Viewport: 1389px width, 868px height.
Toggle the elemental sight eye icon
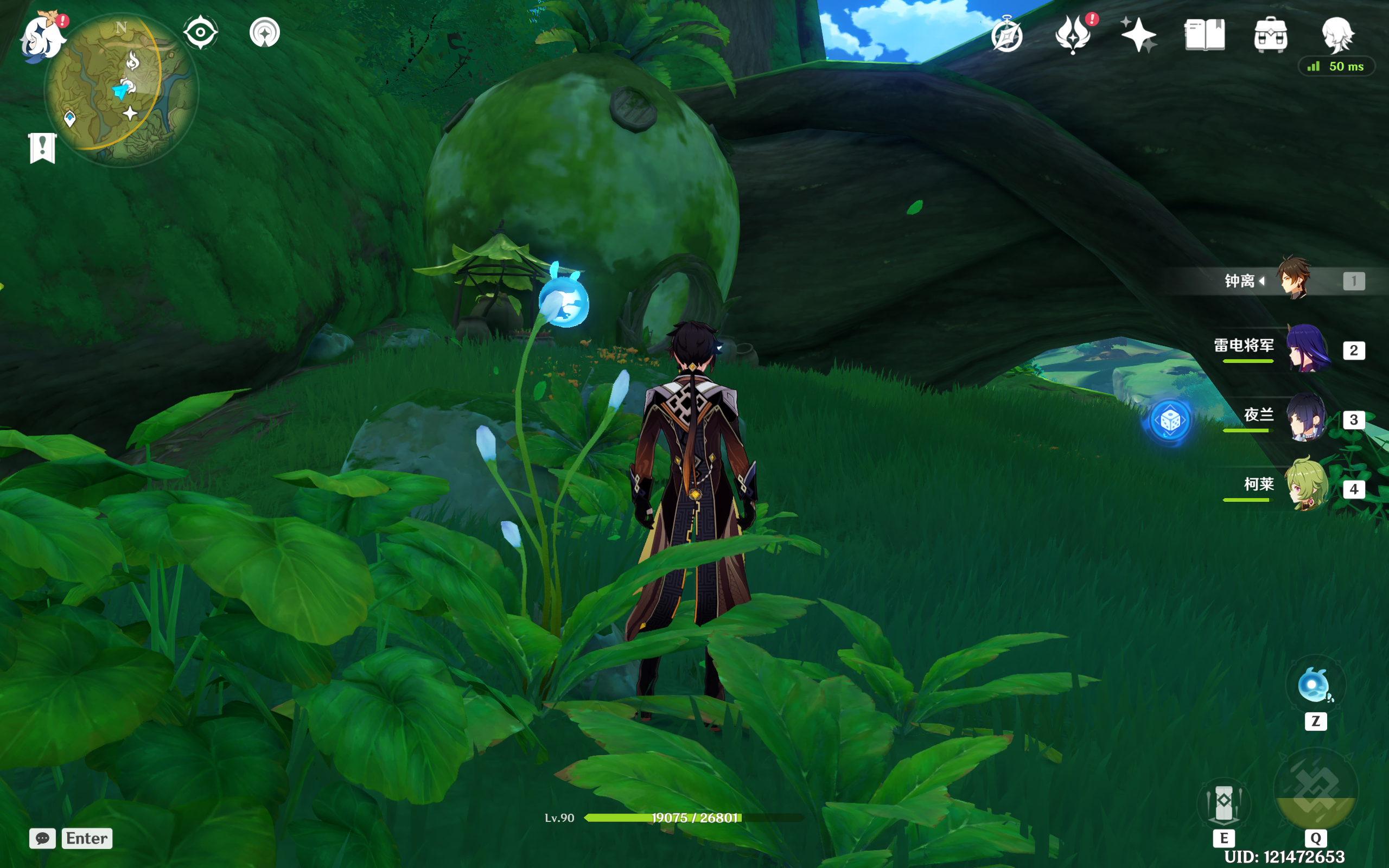point(200,32)
